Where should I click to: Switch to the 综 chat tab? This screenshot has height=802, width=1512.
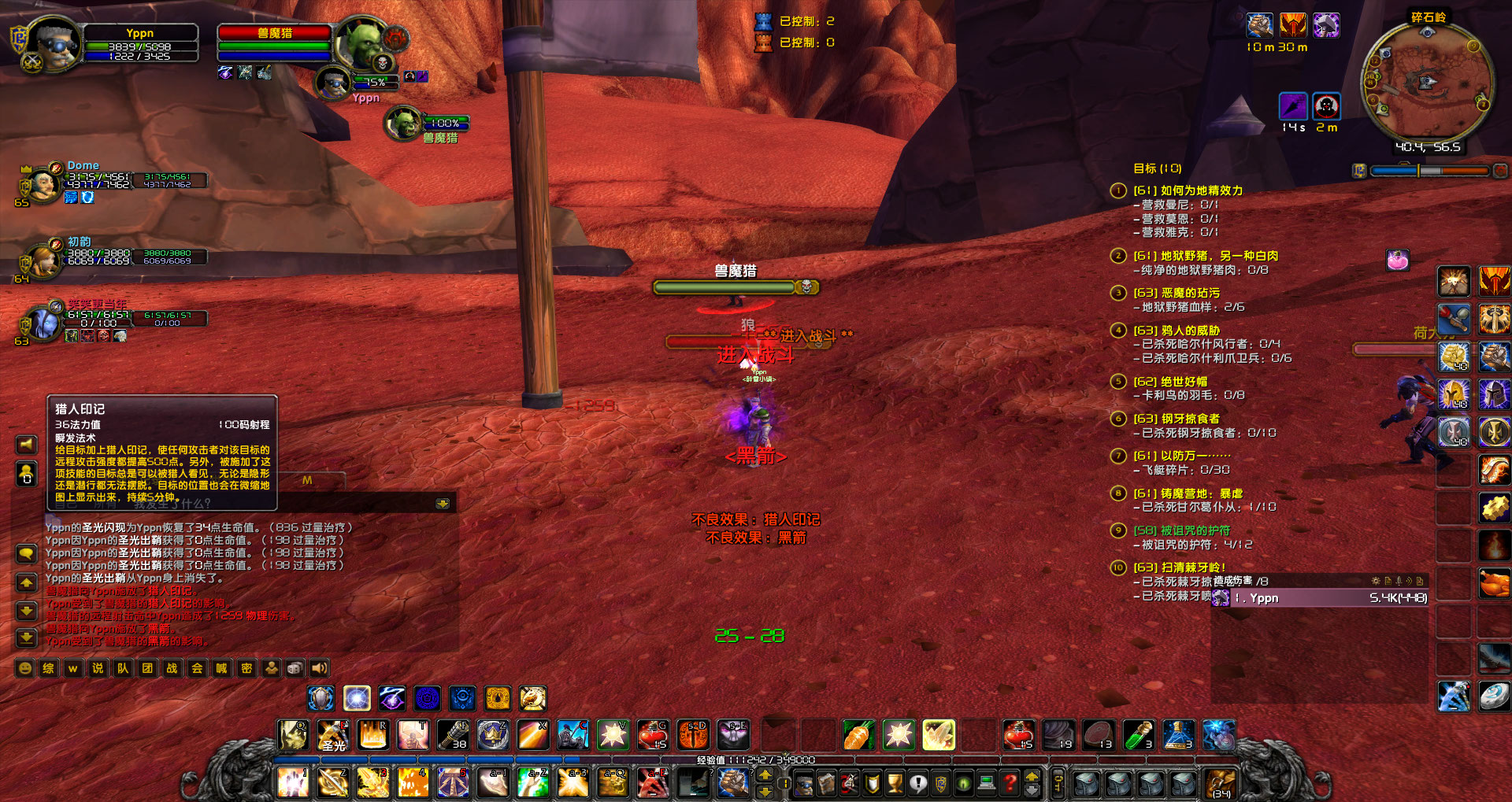click(48, 667)
